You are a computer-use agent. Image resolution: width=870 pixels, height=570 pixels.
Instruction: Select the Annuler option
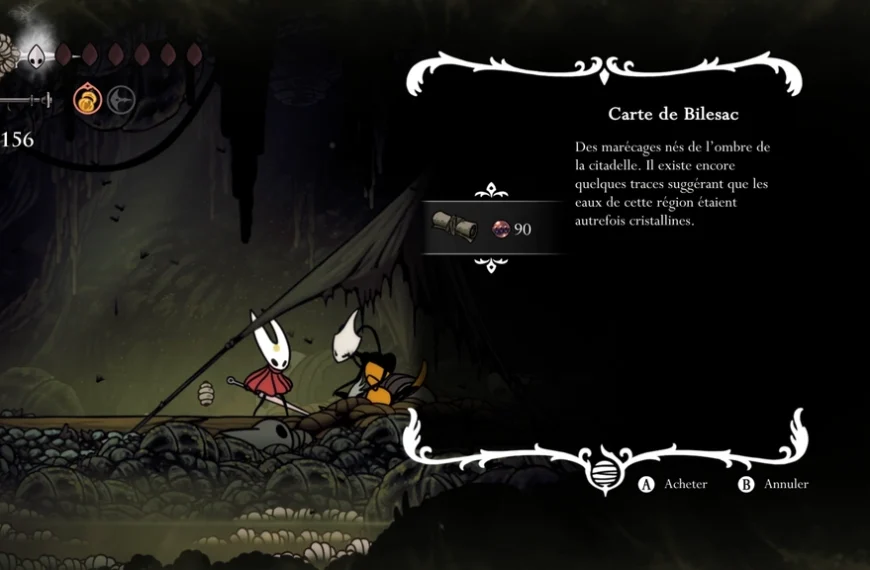click(x=774, y=484)
